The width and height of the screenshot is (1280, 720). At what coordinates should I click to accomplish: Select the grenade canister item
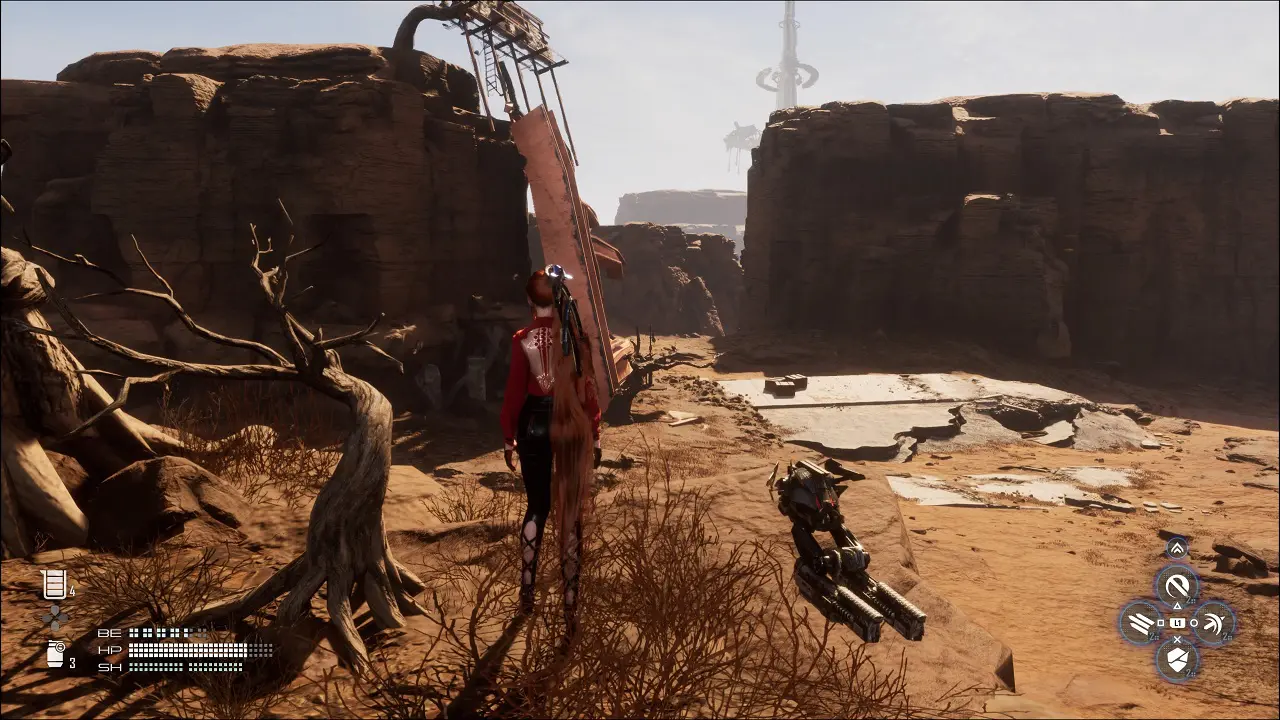point(56,654)
